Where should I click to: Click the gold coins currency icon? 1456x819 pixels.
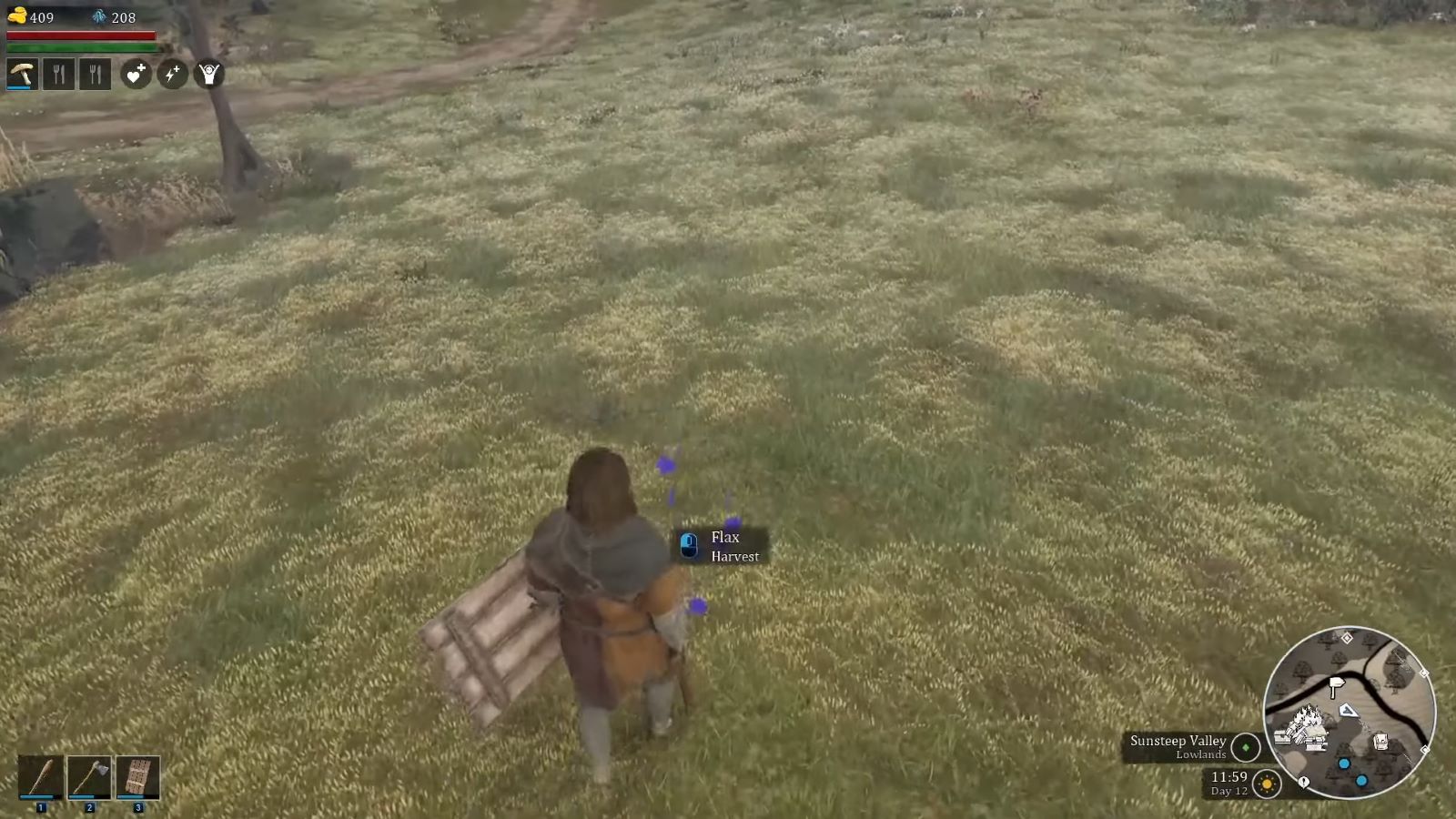tap(17, 15)
